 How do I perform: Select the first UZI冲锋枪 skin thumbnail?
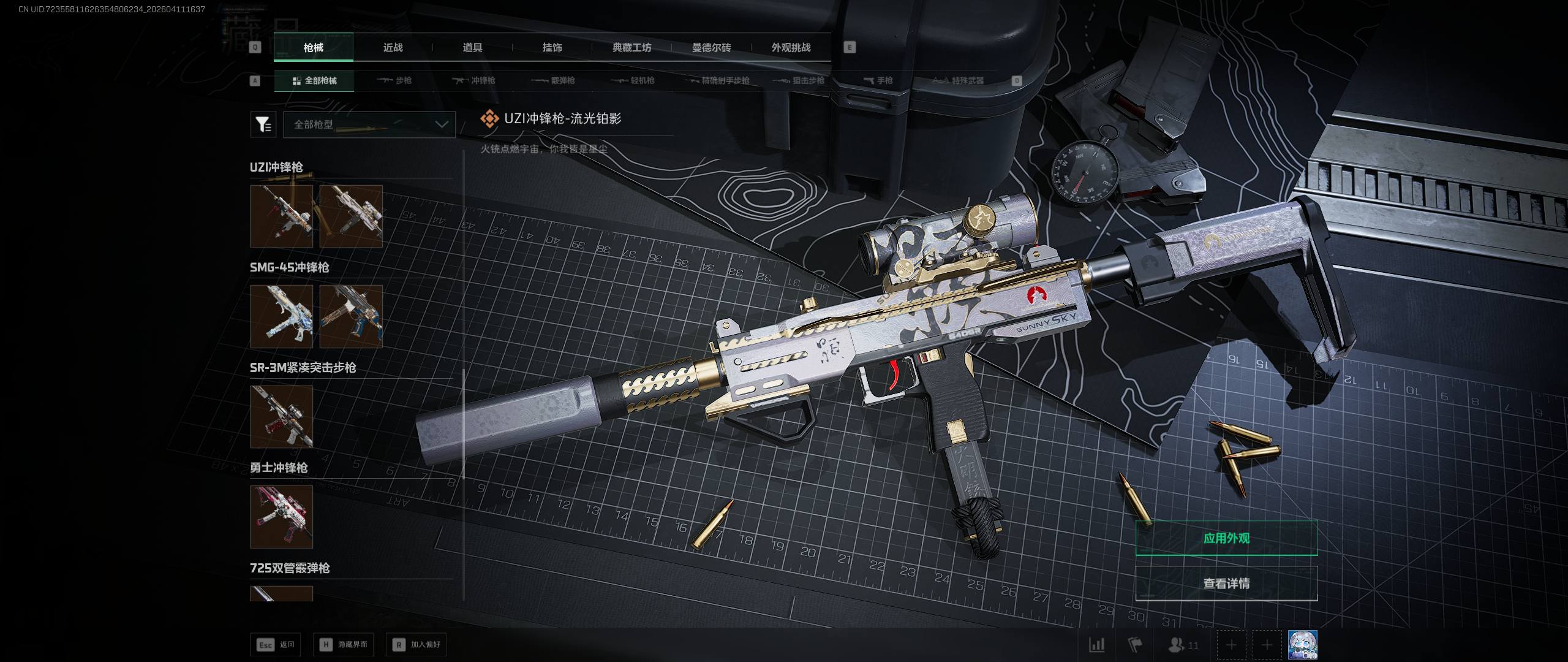tap(282, 216)
